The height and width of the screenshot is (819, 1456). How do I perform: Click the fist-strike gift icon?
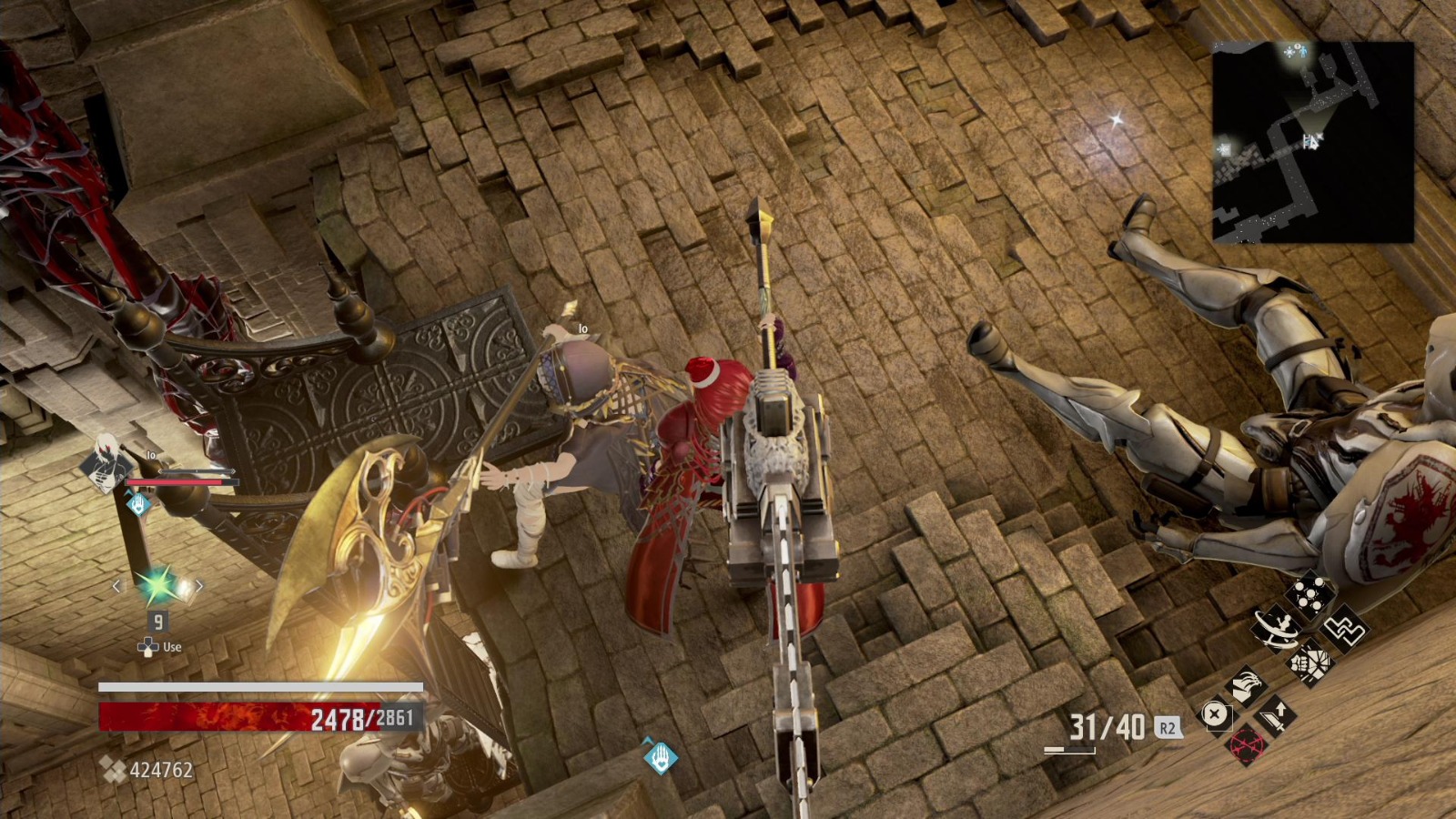pyautogui.click(x=1309, y=664)
